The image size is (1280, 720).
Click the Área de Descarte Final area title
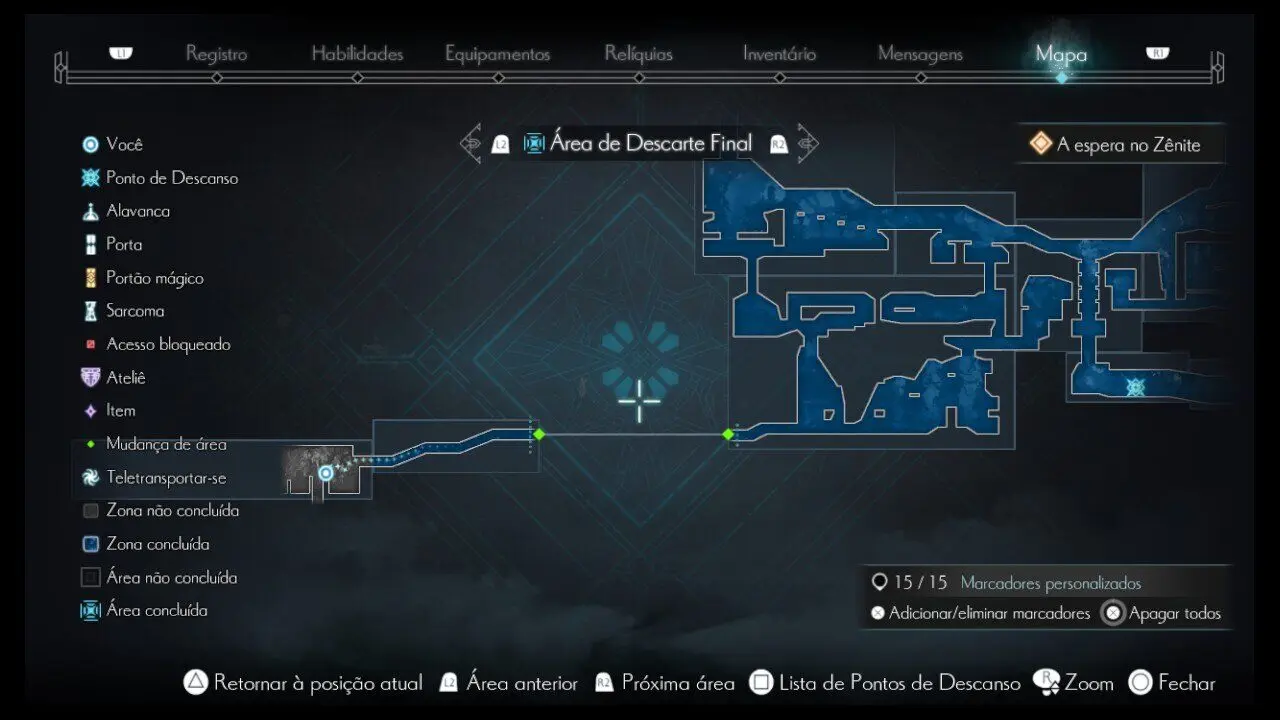point(650,144)
